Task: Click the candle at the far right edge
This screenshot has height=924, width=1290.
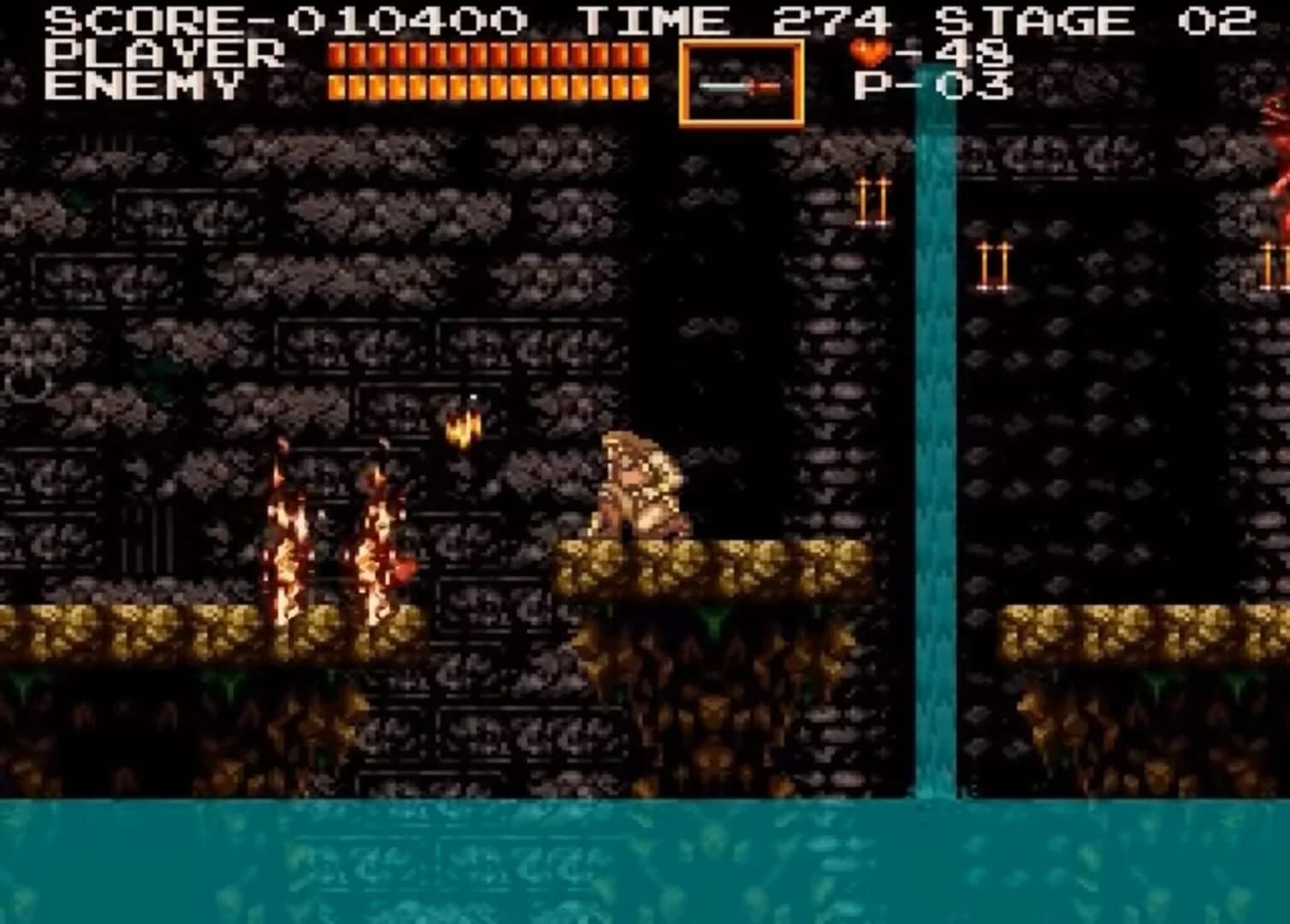Action: click(1268, 265)
